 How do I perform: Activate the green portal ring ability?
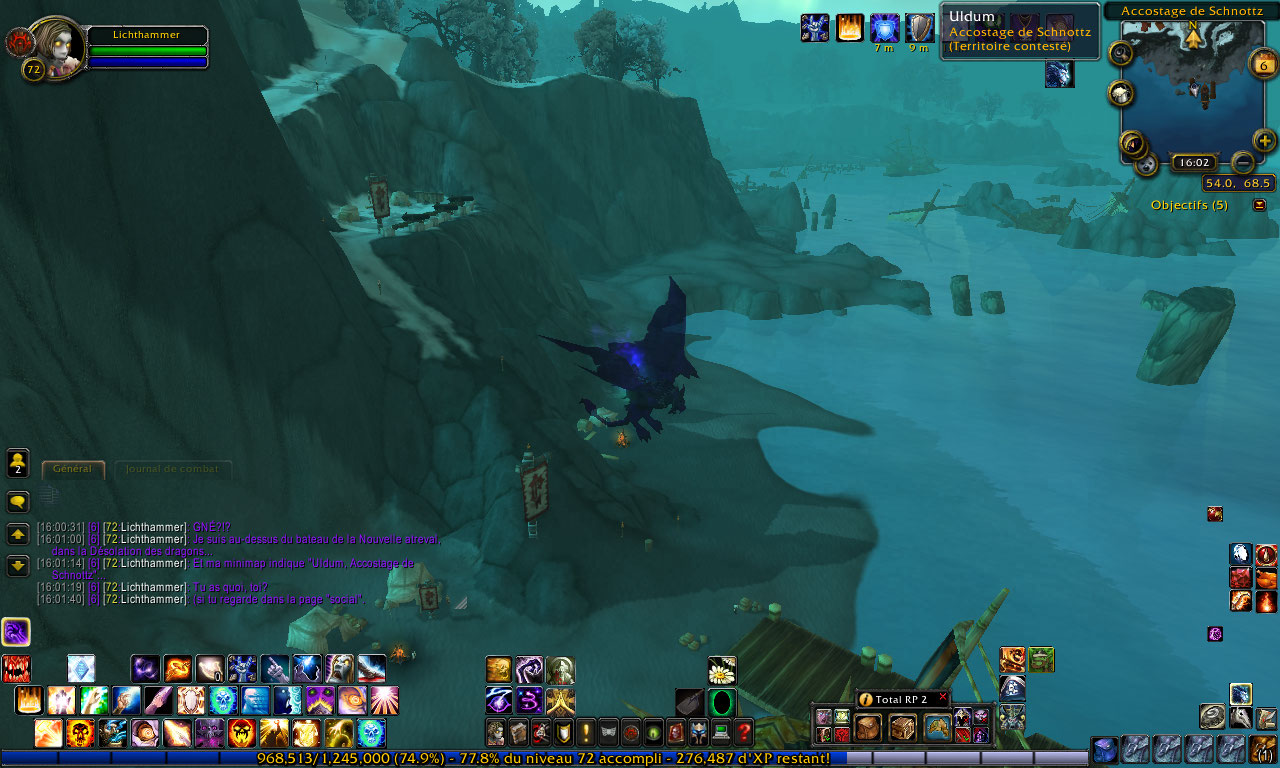(x=722, y=702)
